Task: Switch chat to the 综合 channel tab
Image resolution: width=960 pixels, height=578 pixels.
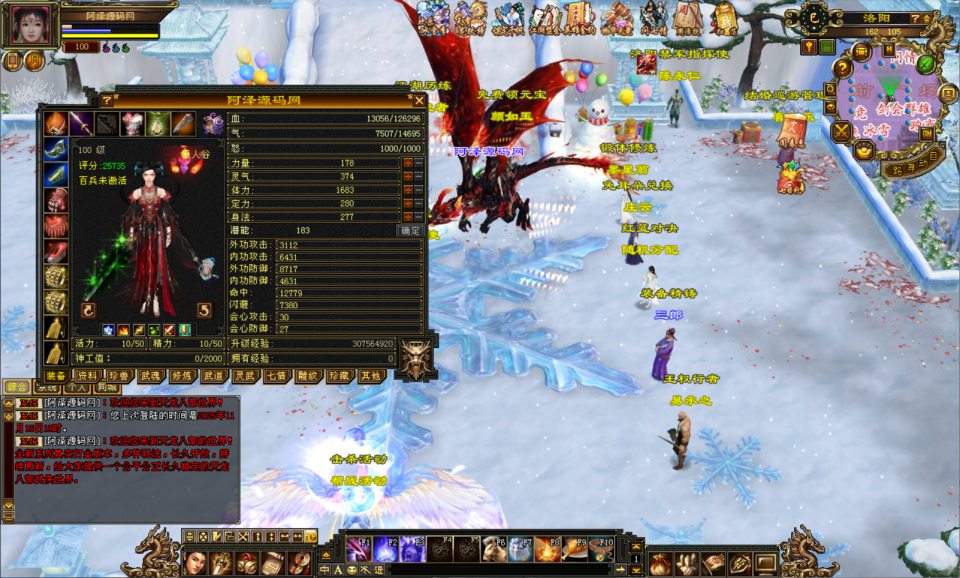Action: pyautogui.click(x=17, y=386)
